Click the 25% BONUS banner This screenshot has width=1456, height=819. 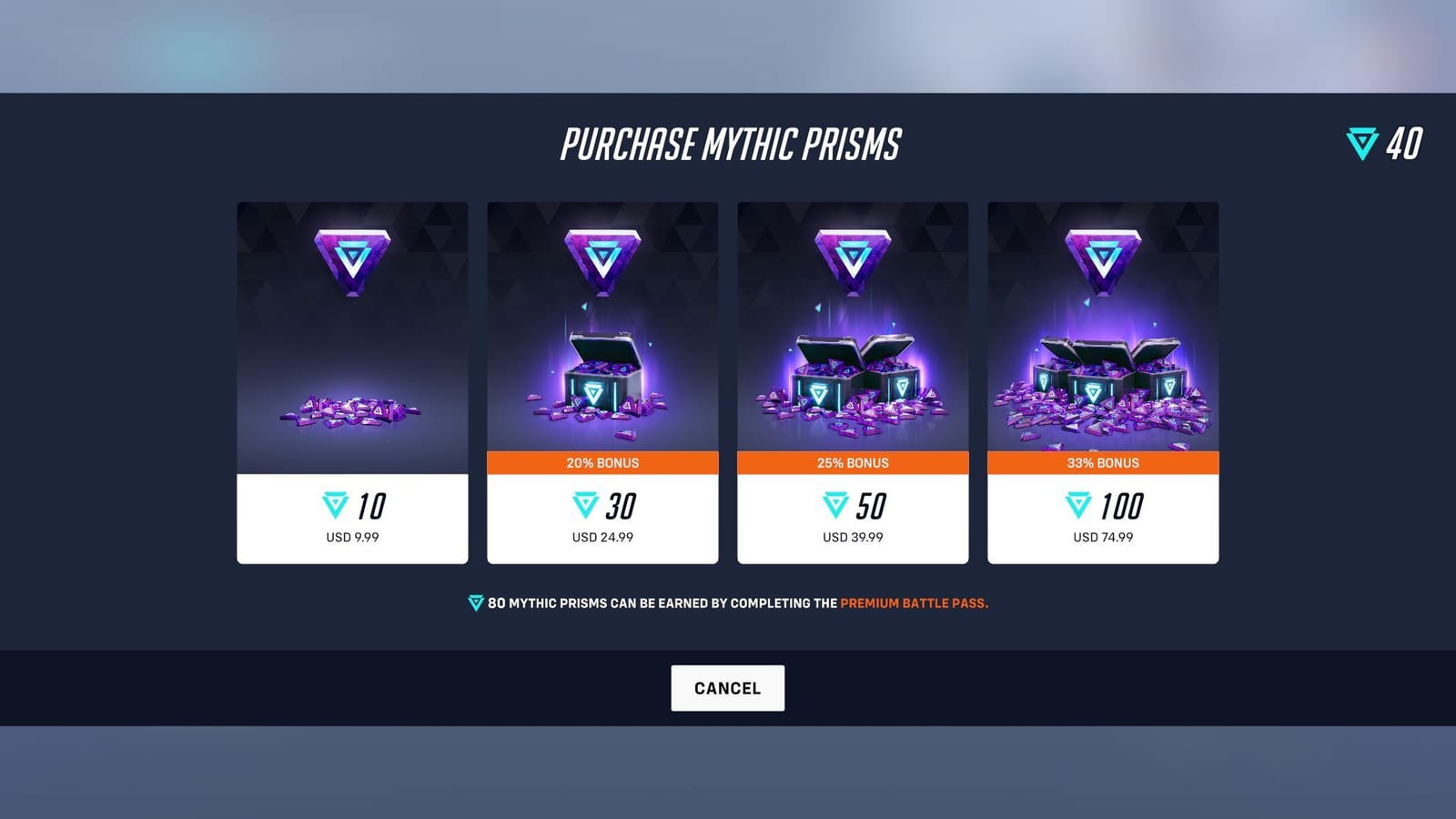[853, 463]
